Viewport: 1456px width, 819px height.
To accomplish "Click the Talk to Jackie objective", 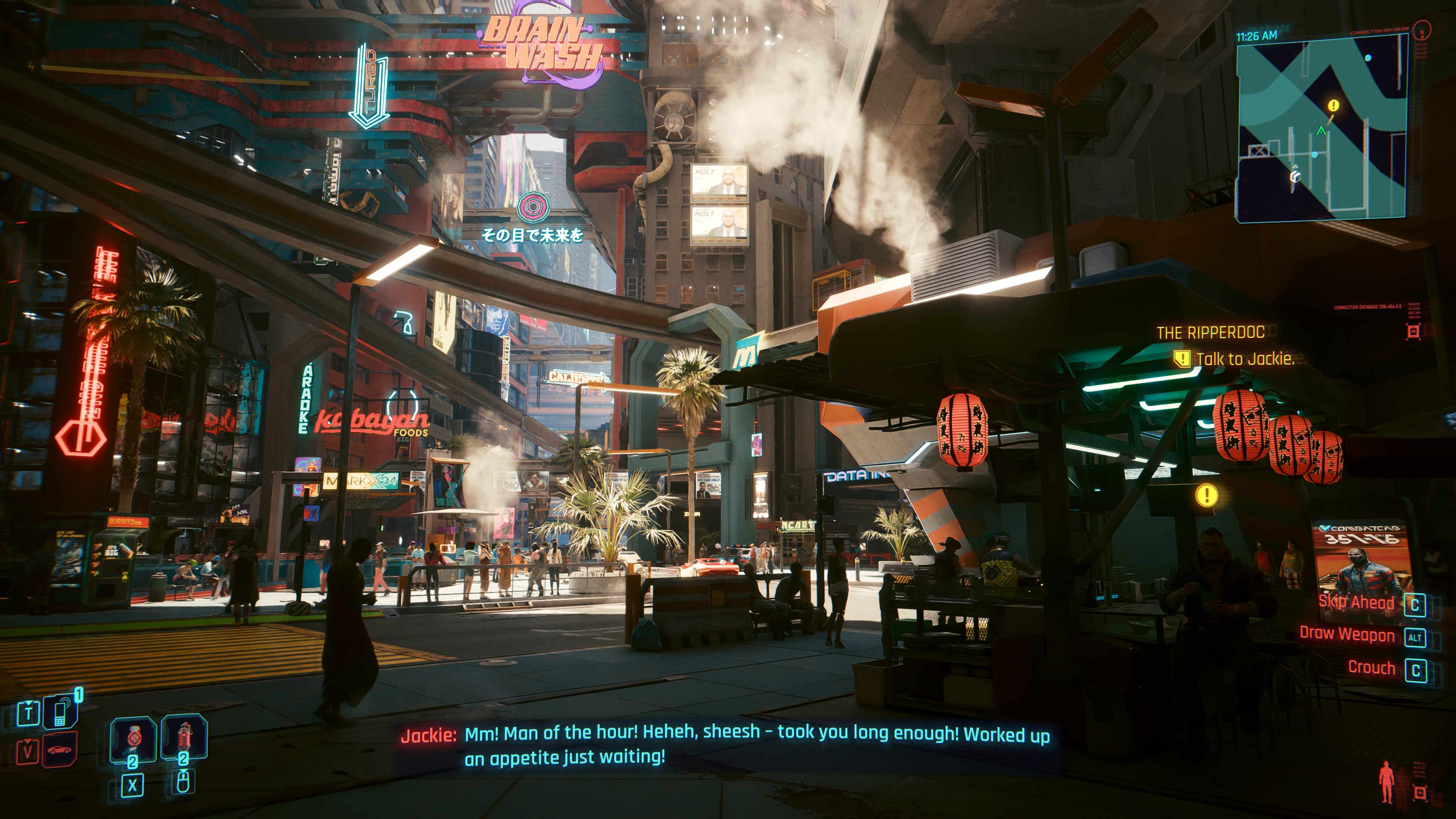I will (1244, 359).
